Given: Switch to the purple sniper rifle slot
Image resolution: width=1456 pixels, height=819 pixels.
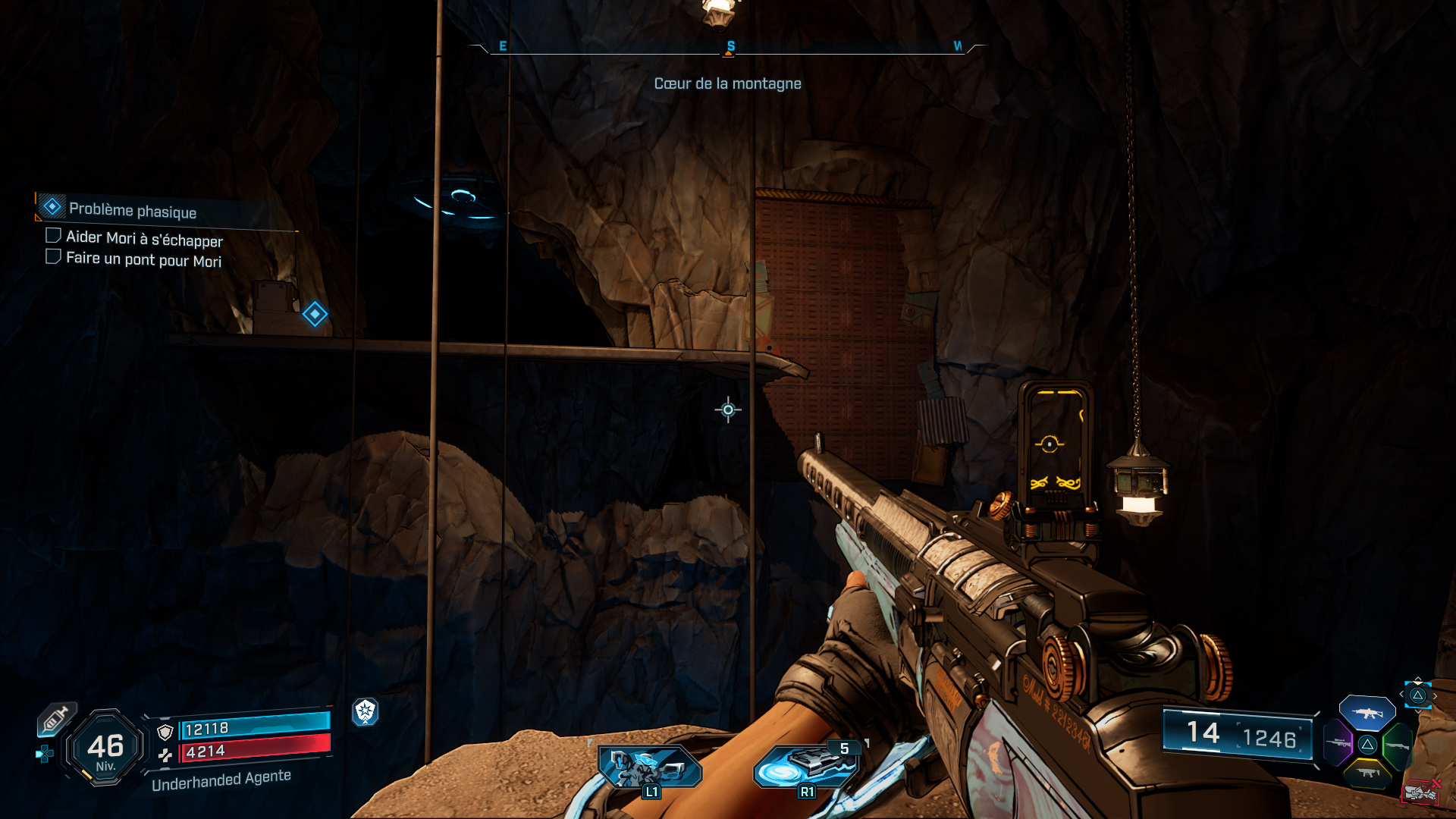Looking at the screenshot, I should tap(1338, 742).
